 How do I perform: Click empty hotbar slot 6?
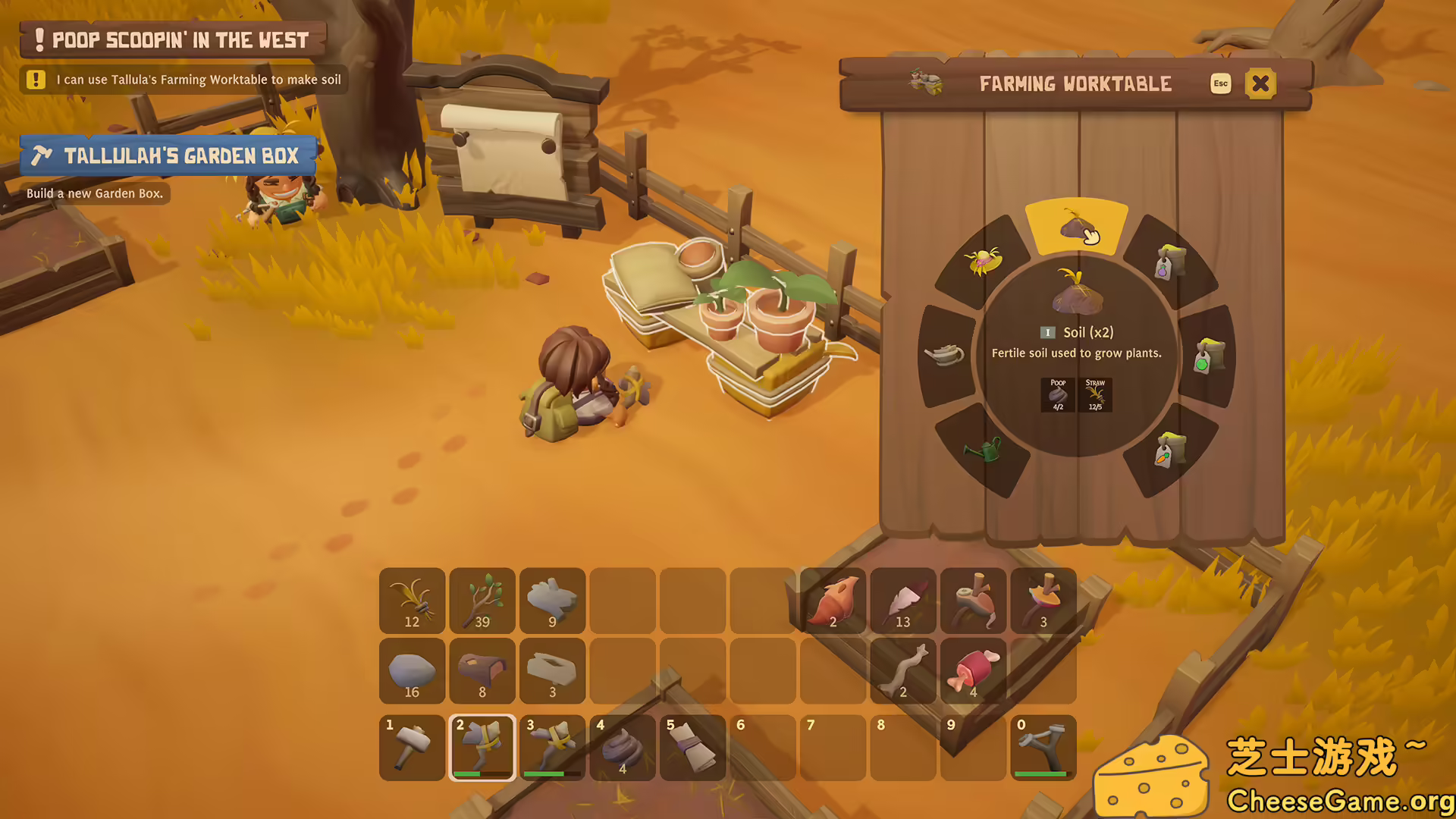pos(763,747)
